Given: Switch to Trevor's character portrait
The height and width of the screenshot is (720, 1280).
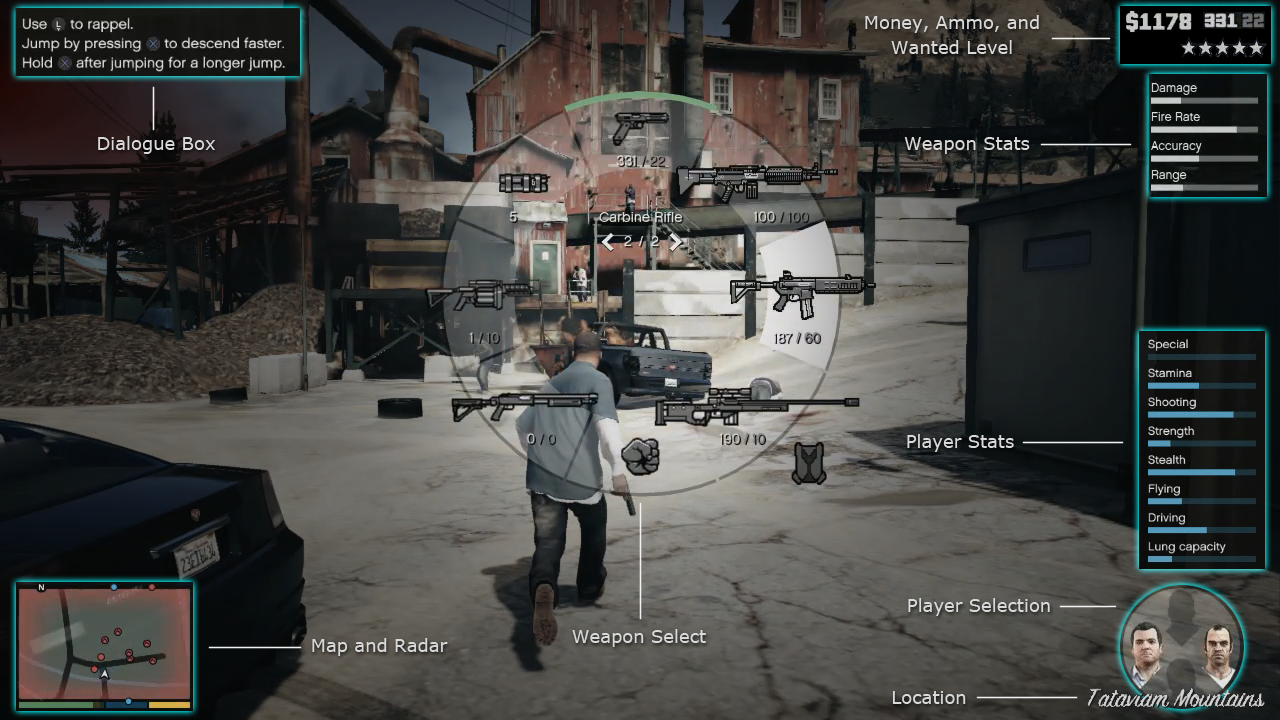Looking at the screenshot, I should pyautogui.click(x=1214, y=651).
